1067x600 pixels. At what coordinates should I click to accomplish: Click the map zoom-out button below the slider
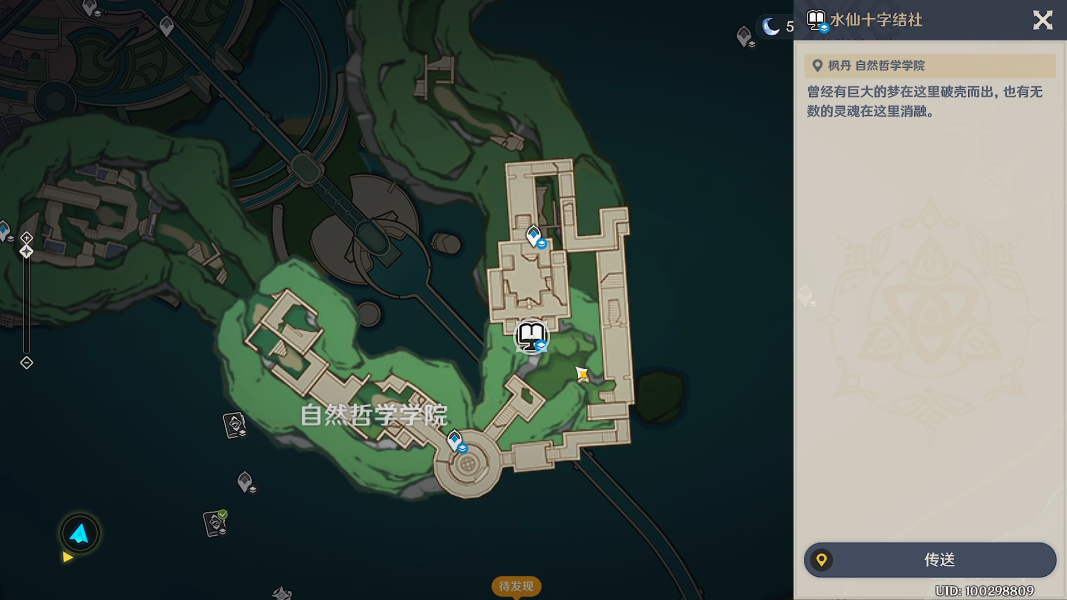point(27,363)
